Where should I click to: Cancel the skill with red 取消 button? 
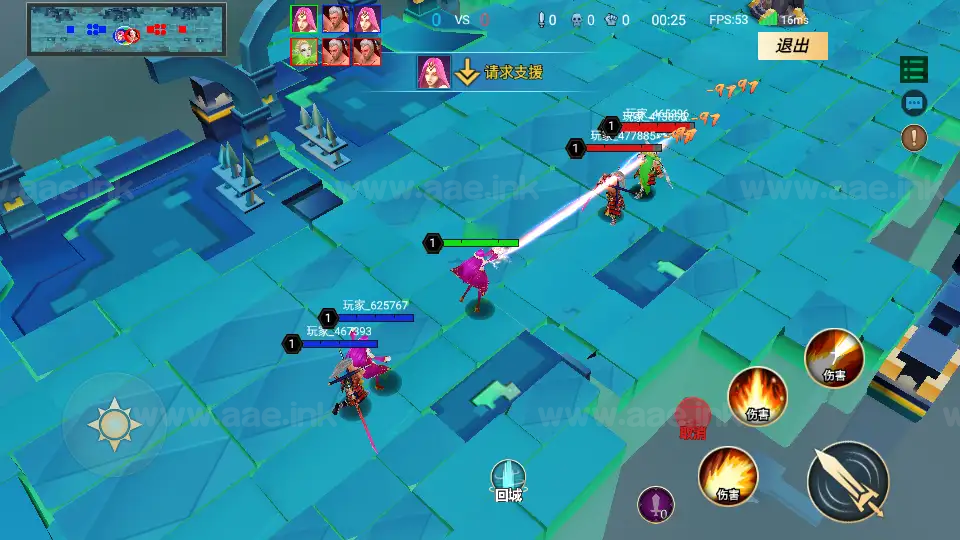coord(692,419)
